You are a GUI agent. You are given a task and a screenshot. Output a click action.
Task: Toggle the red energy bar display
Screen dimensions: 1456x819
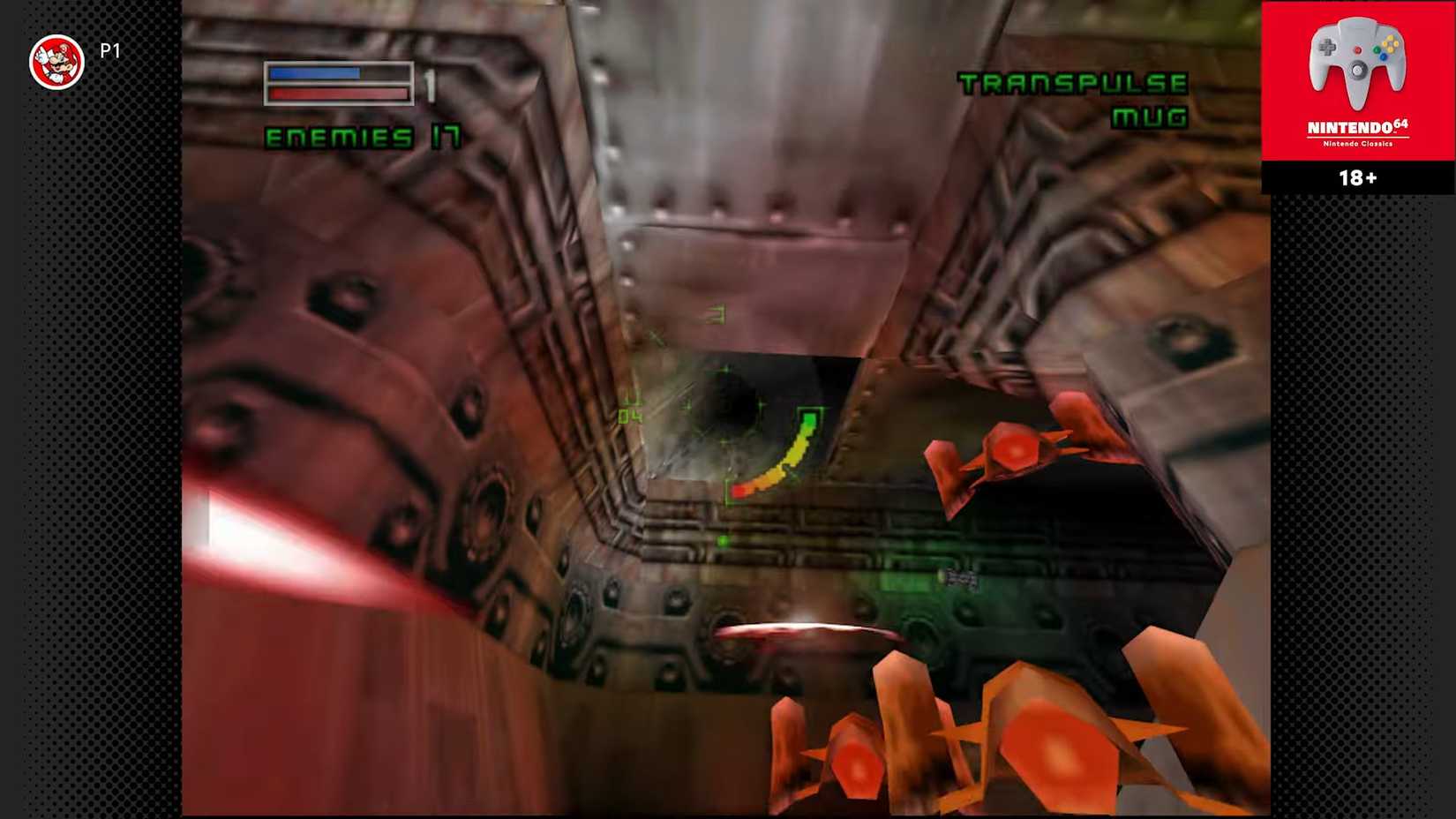point(334,93)
